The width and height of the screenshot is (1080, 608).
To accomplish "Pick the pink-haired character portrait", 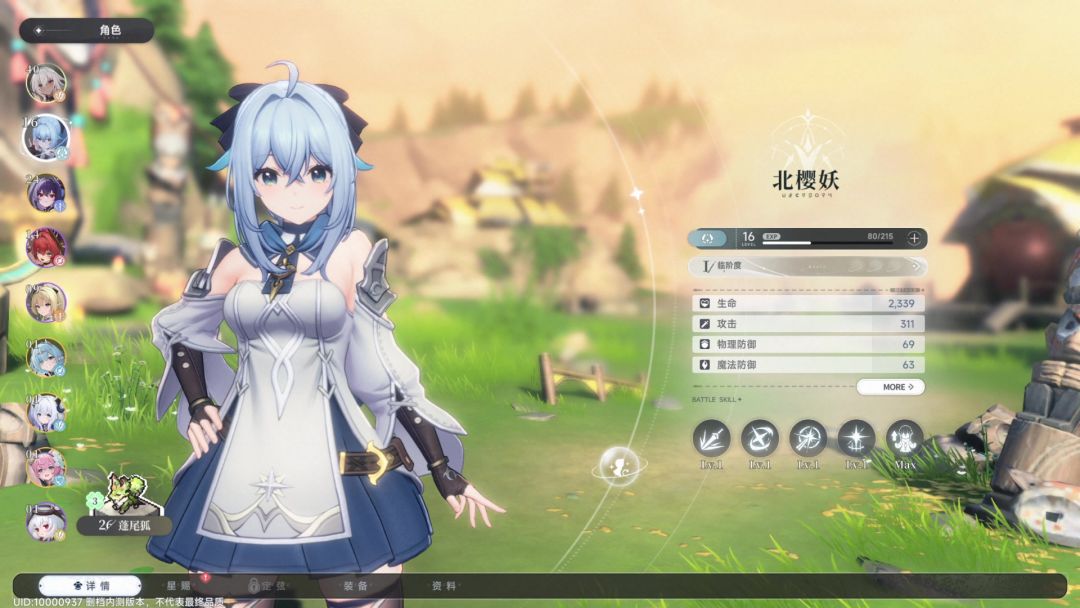I will (46, 466).
